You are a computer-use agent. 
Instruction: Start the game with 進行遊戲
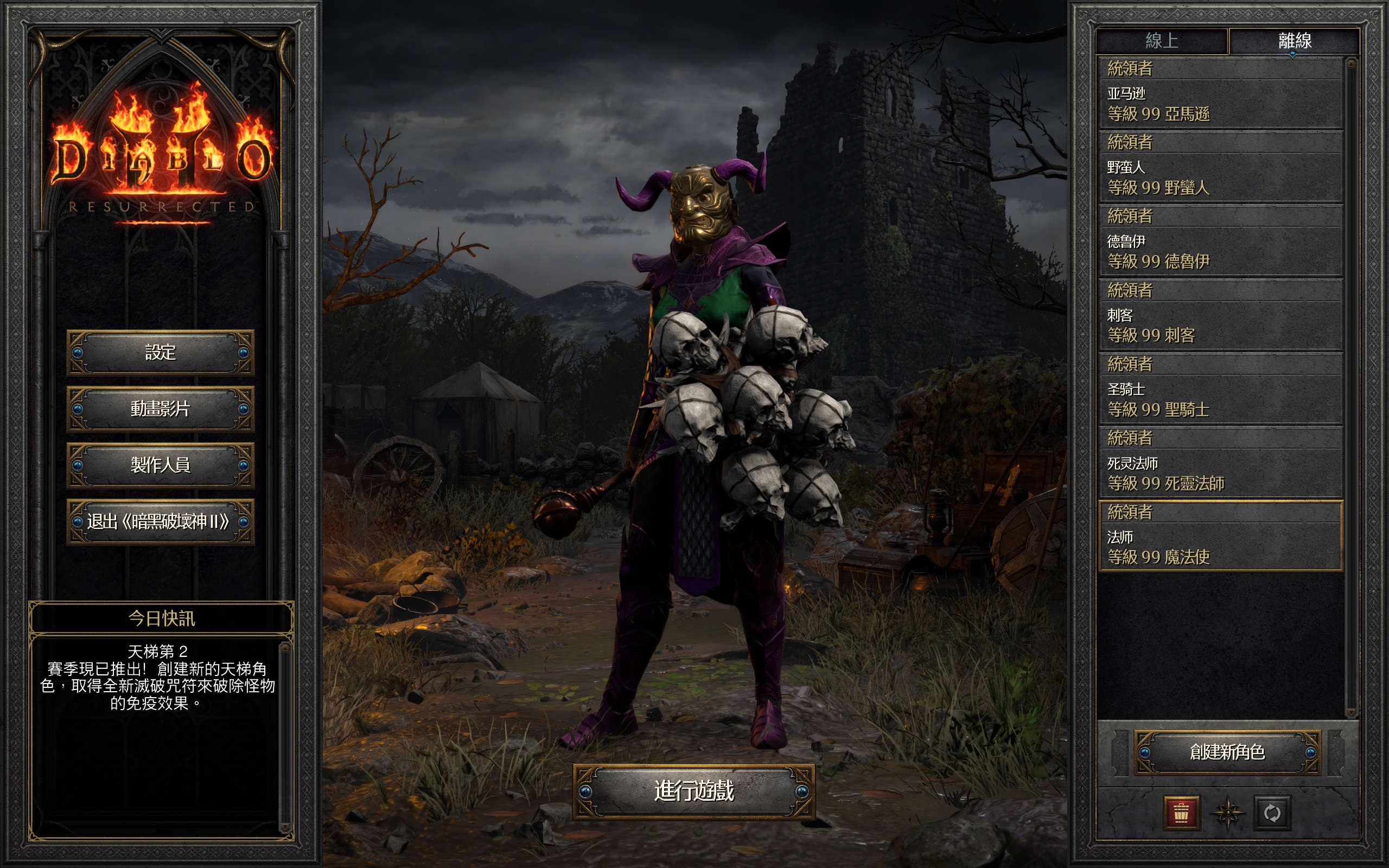click(693, 791)
